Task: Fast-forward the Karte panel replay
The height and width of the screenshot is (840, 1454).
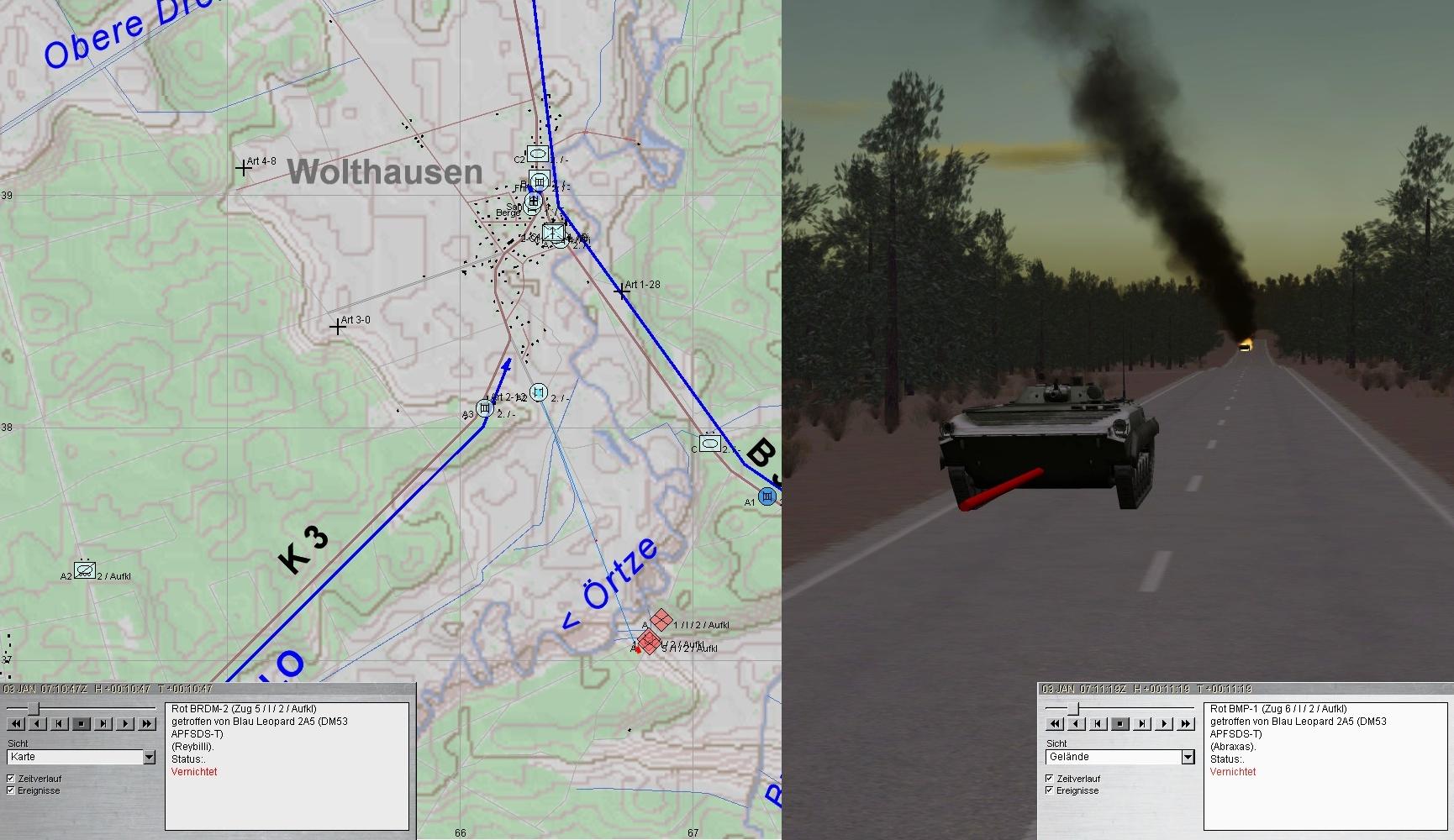Action: click(x=147, y=723)
